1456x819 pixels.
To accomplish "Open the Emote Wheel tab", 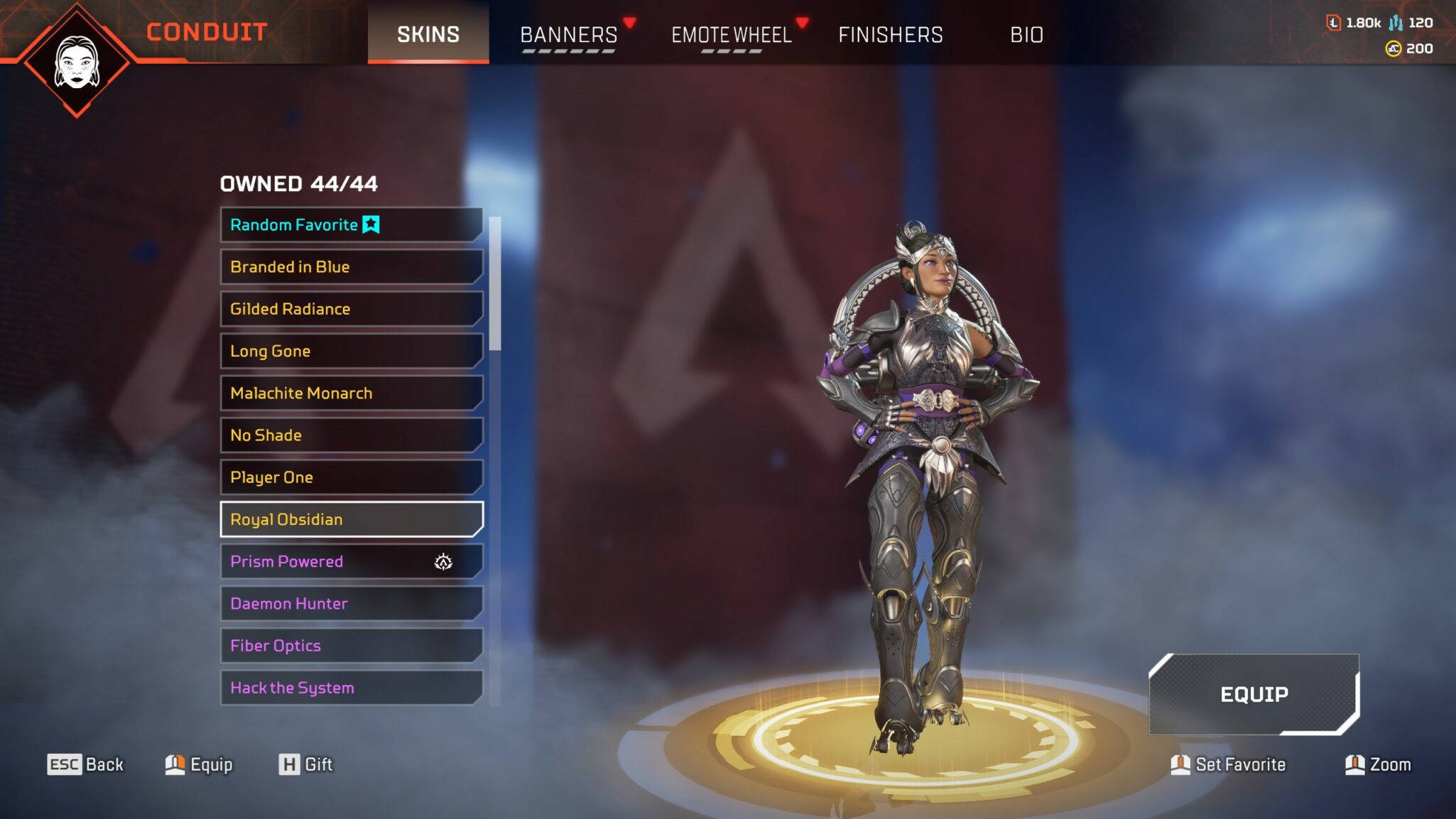I will [732, 35].
